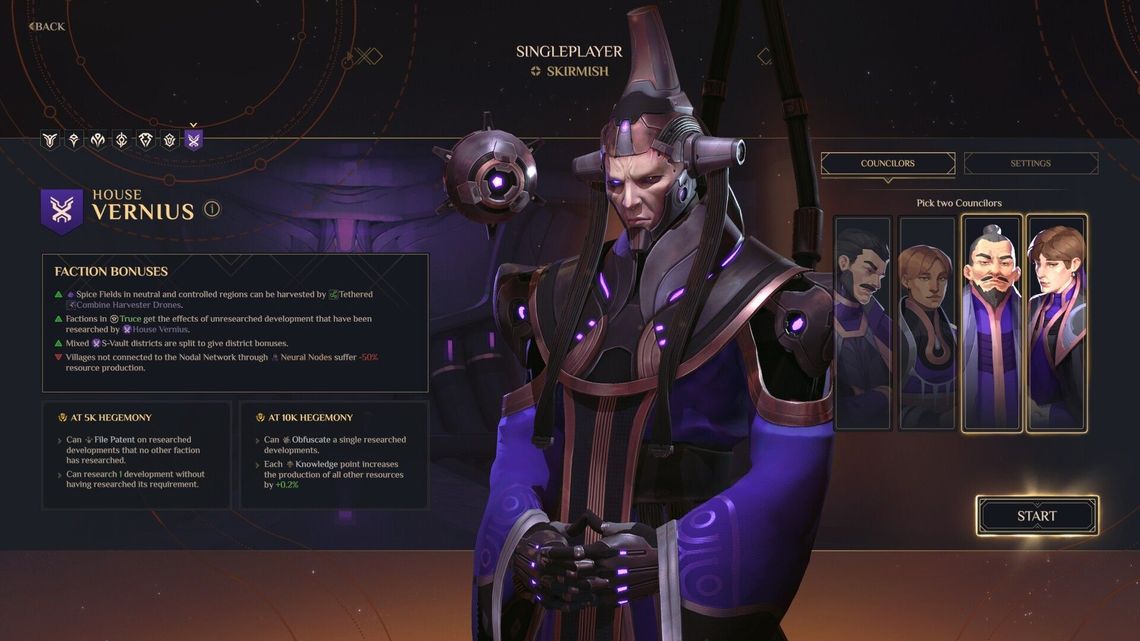The width and height of the screenshot is (1140, 641).
Task: Pick the Ecaz faction emblem
Action: [x=170, y=140]
